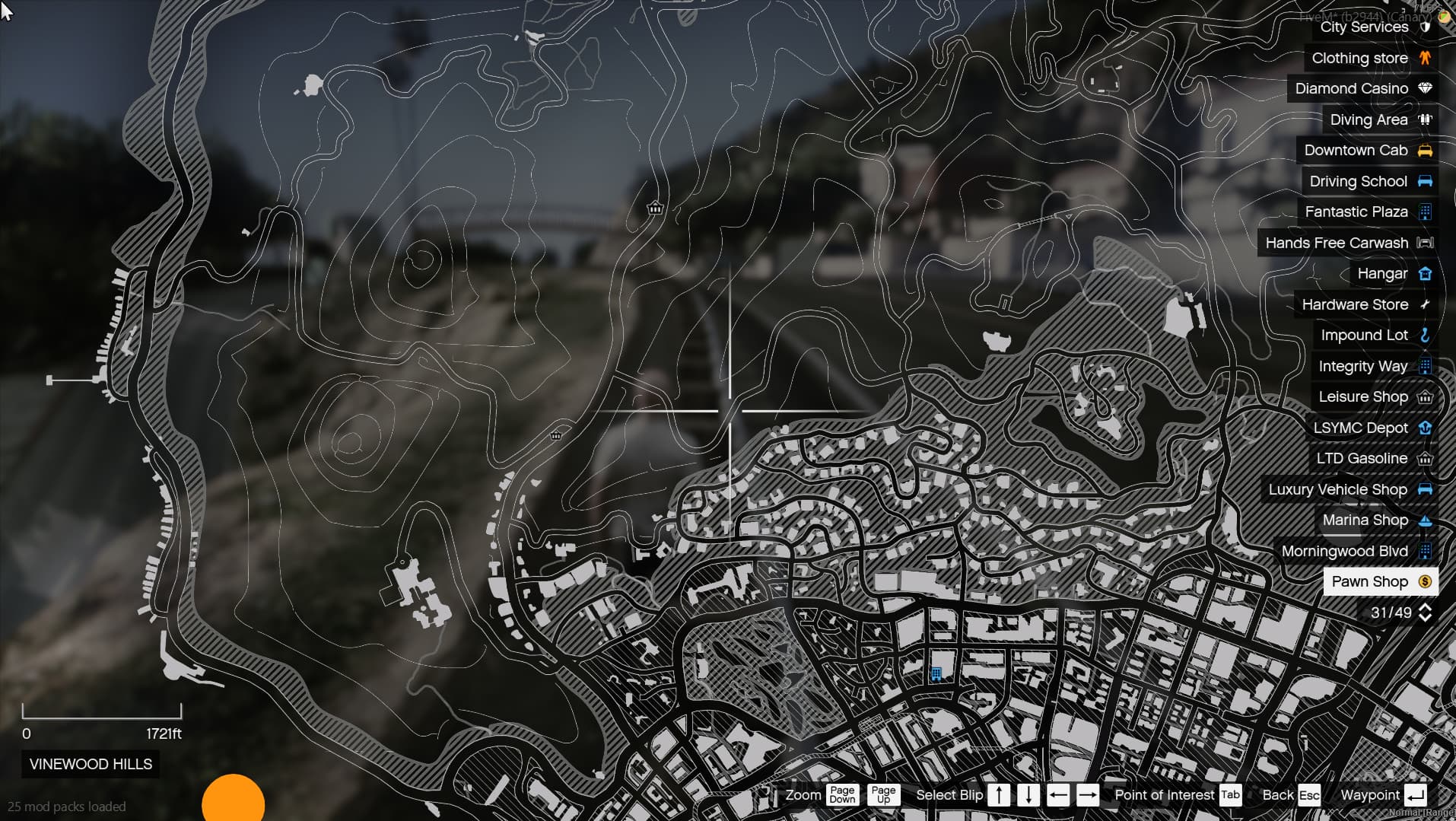Click the Hardware Store wrench icon

[1426, 304]
